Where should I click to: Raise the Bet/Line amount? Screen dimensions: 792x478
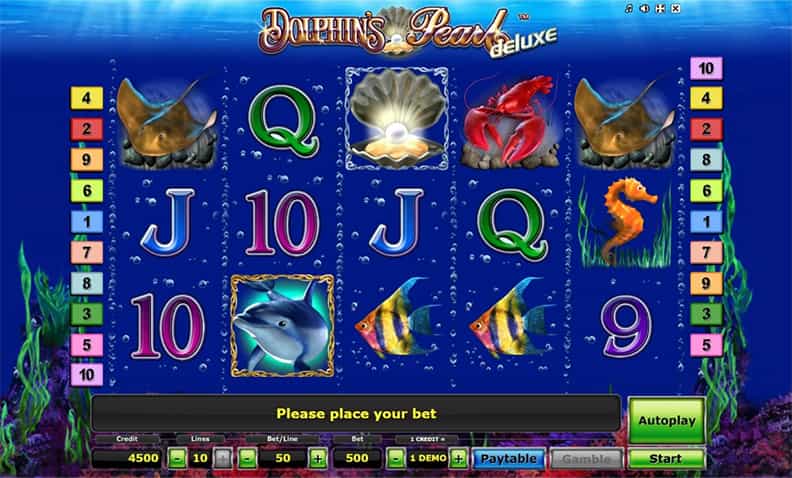click(318, 459)
